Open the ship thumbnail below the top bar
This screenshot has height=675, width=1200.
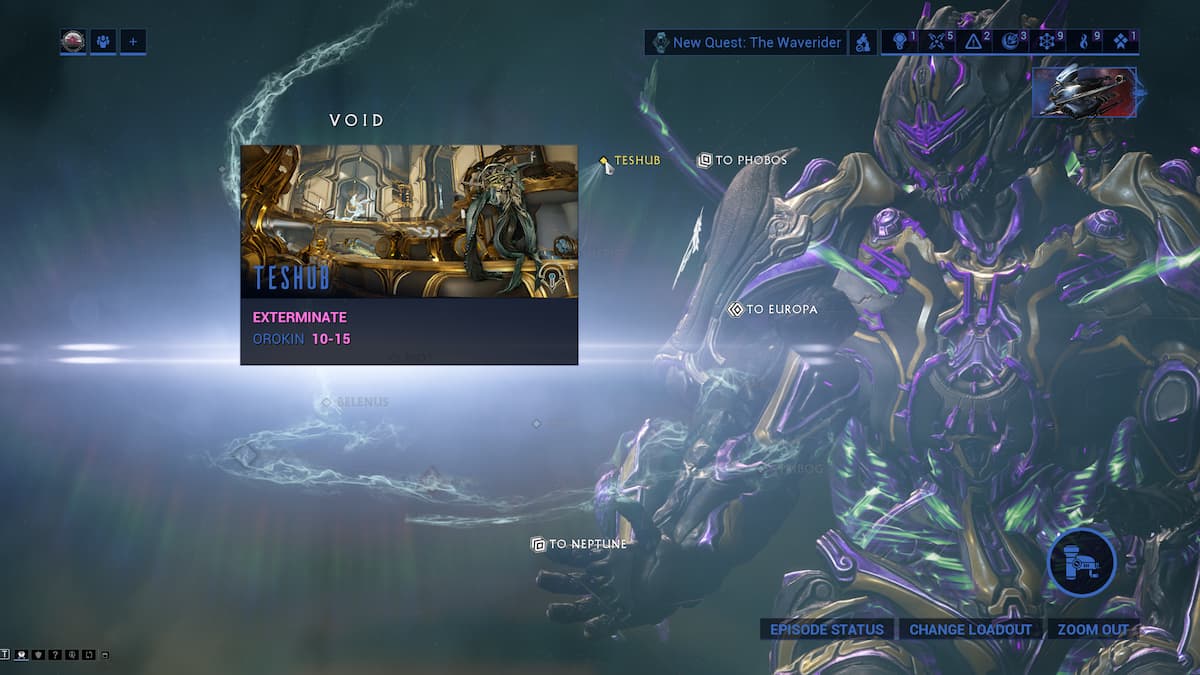point(1084,92)
